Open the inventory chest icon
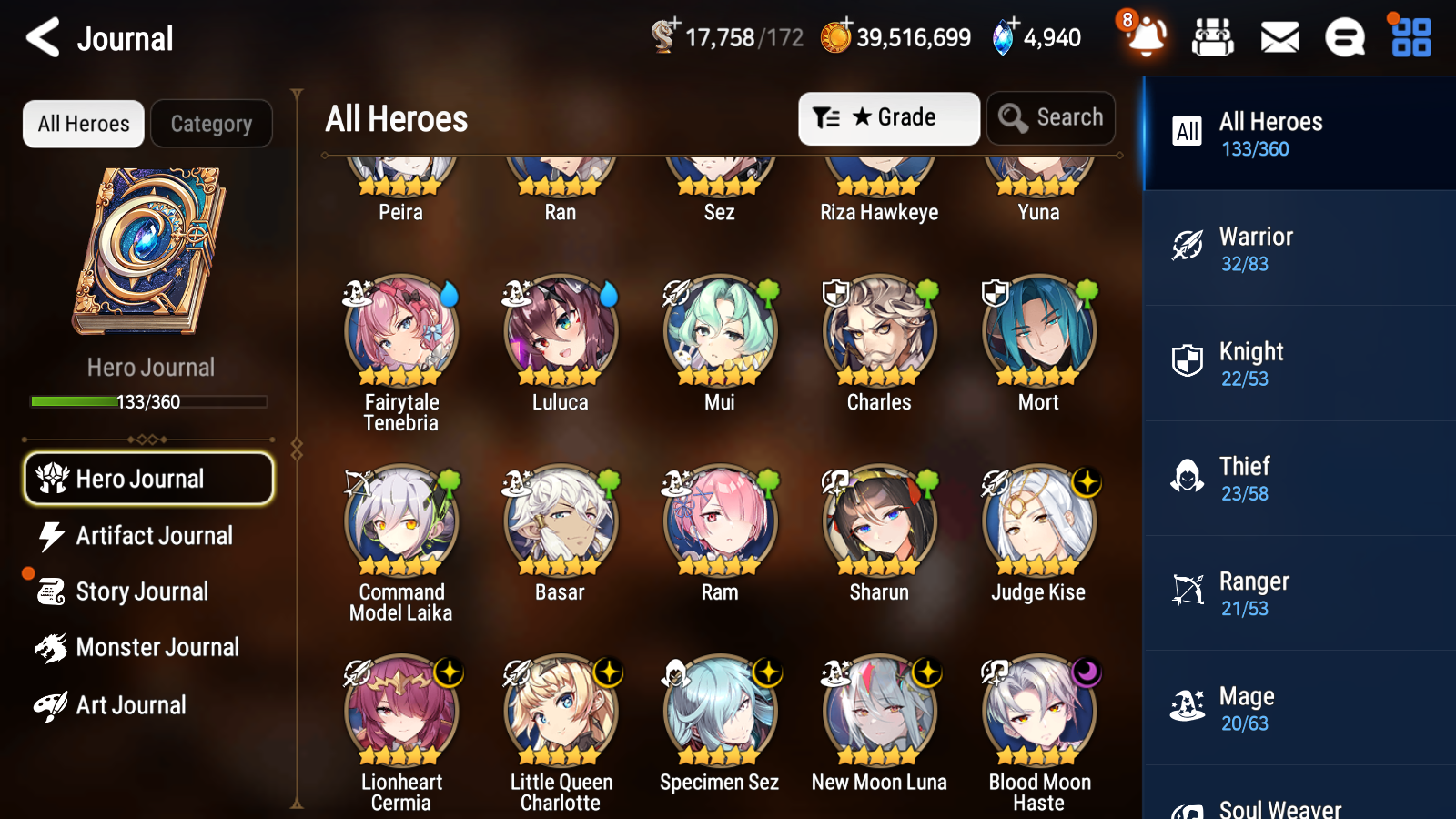This screenshot has height=819, width=1456. 1213,38
